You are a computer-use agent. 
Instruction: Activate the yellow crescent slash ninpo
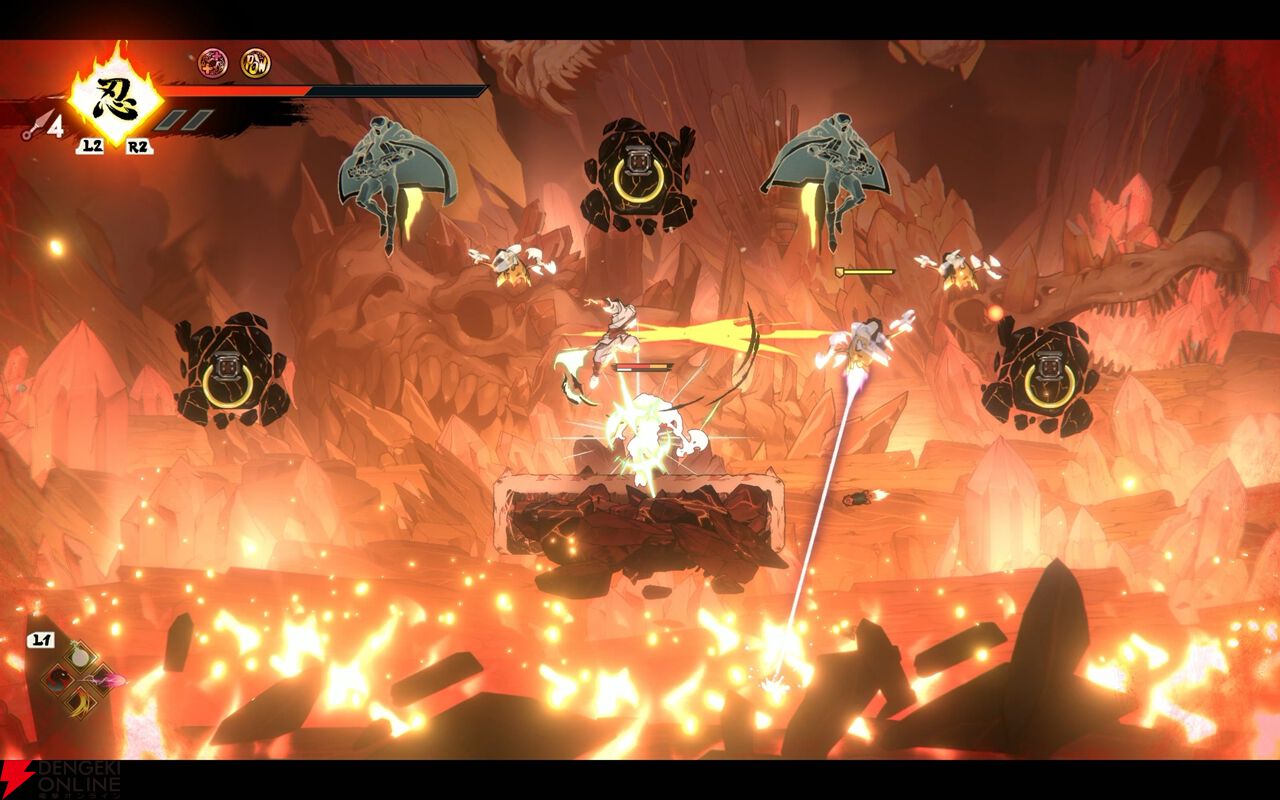coord(80,703)
